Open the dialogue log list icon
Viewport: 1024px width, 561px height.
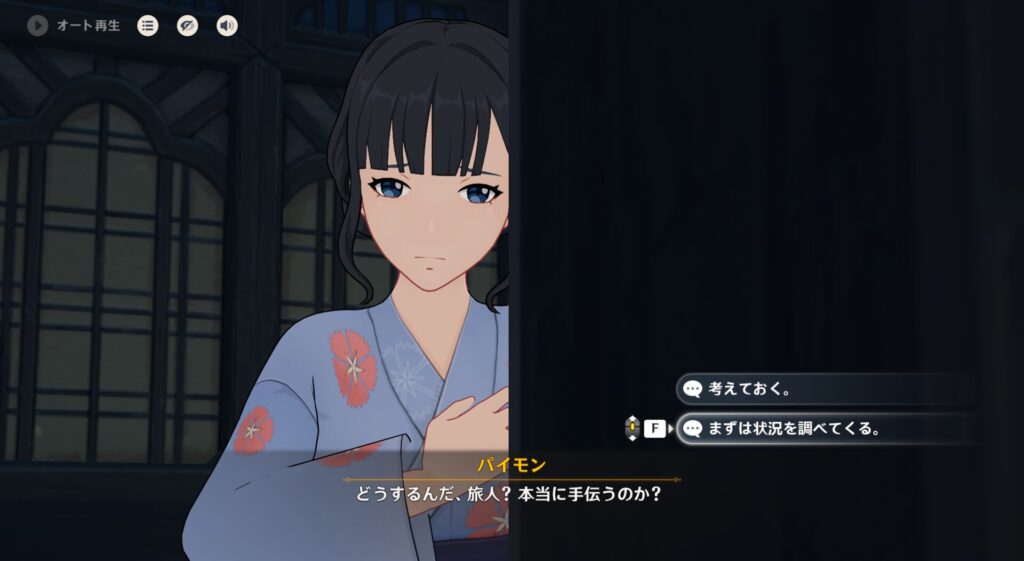(148, 25)
